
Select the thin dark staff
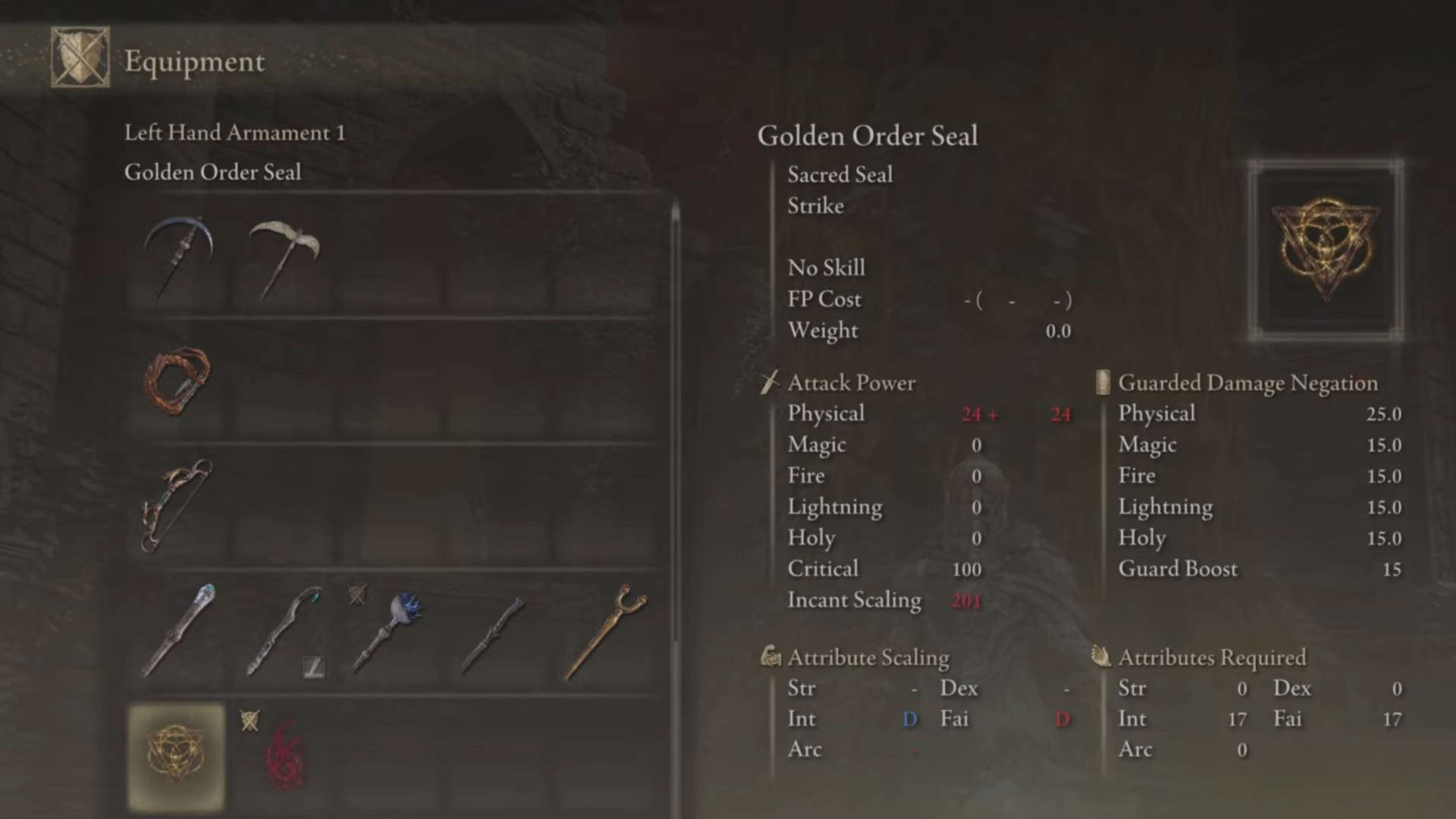click(x=494, y=631)
